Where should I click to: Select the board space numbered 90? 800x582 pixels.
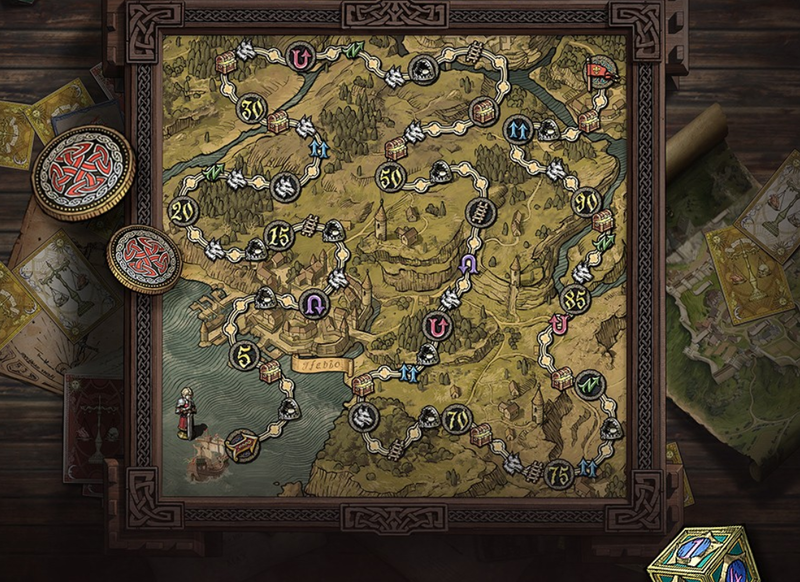click(x=587, y=203)
